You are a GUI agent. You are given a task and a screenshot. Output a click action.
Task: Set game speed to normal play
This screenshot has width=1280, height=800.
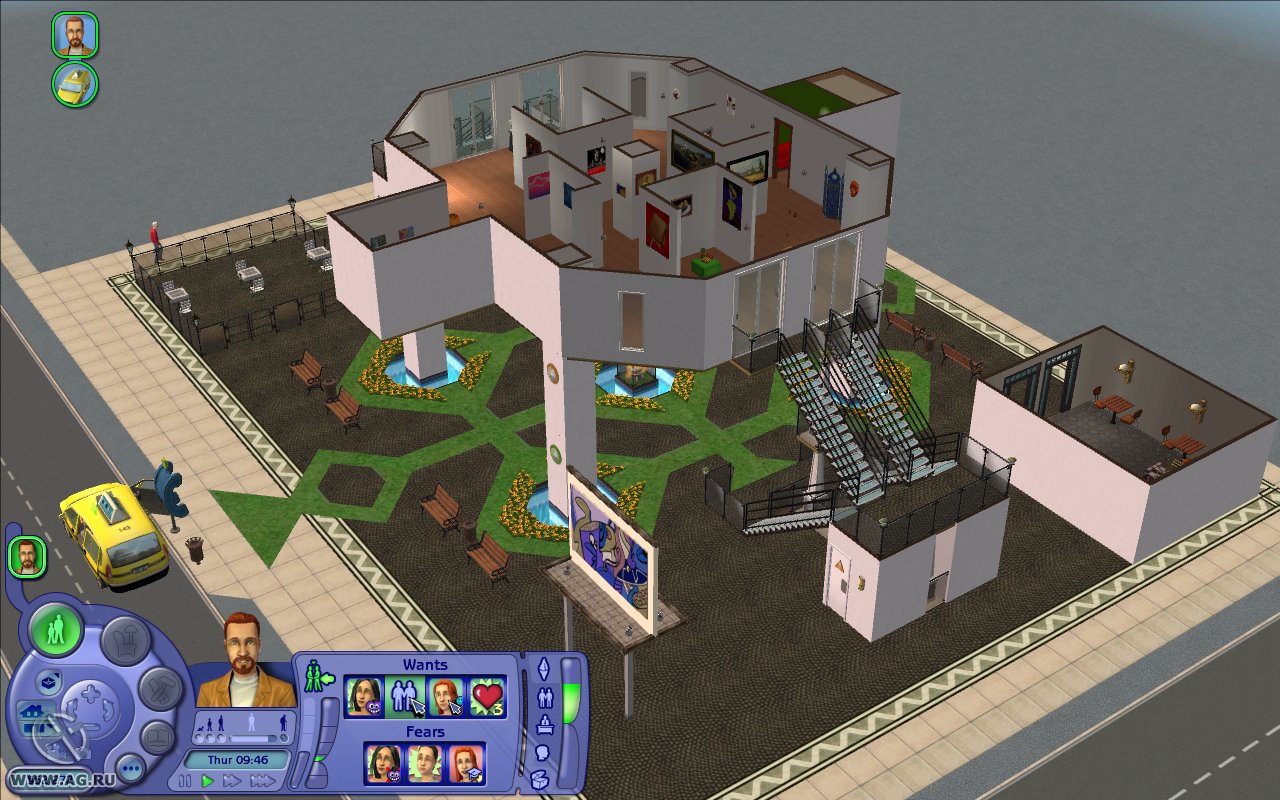tap(208, 780)
